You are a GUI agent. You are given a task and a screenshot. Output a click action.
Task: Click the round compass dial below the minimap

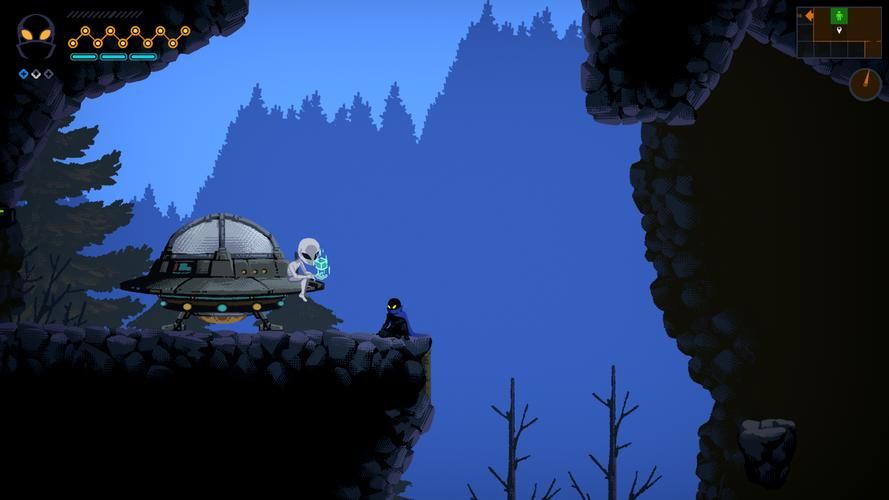point(865,84)
